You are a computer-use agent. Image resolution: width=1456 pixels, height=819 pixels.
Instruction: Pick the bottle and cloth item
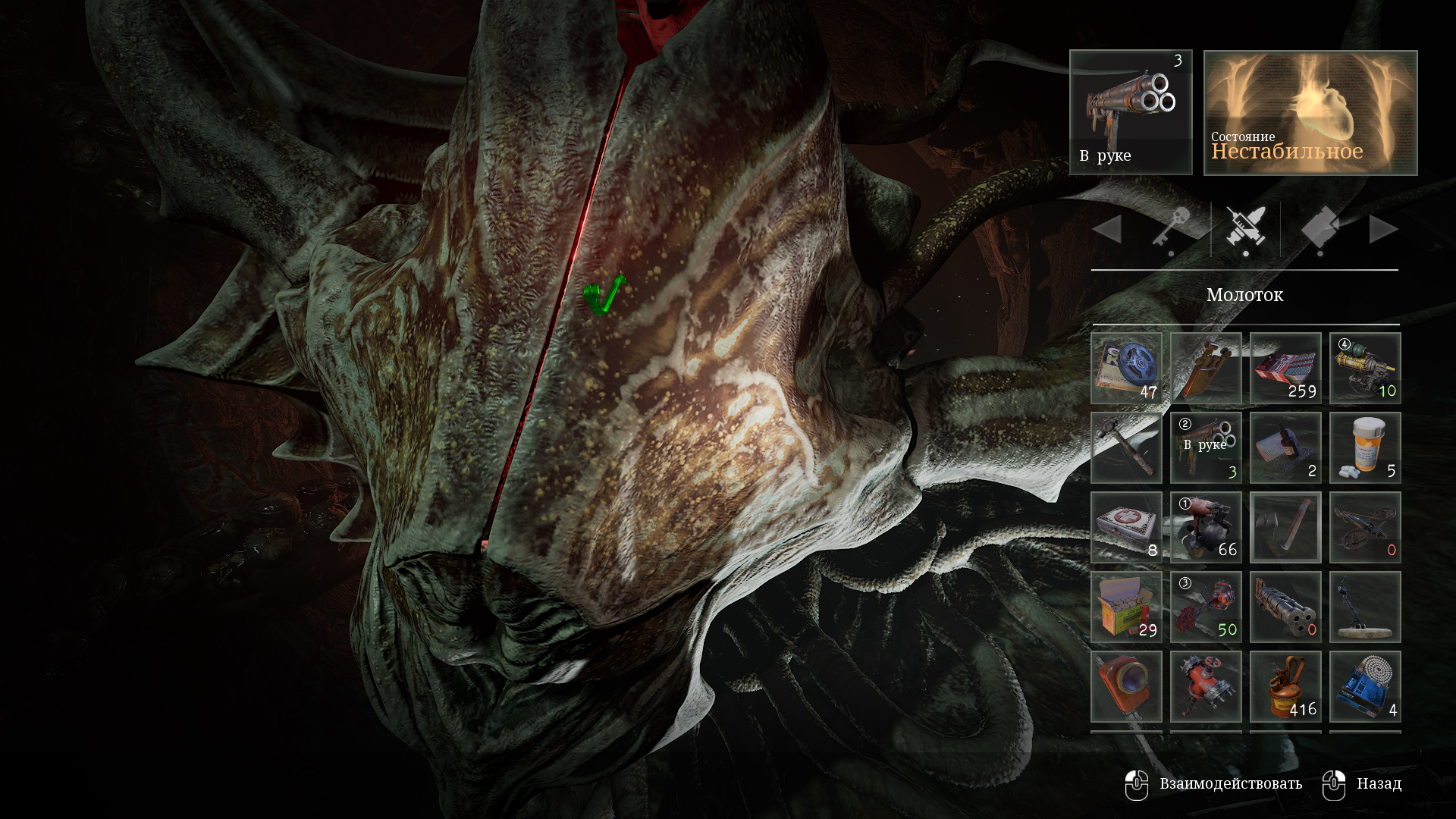tap(1285, 447)
